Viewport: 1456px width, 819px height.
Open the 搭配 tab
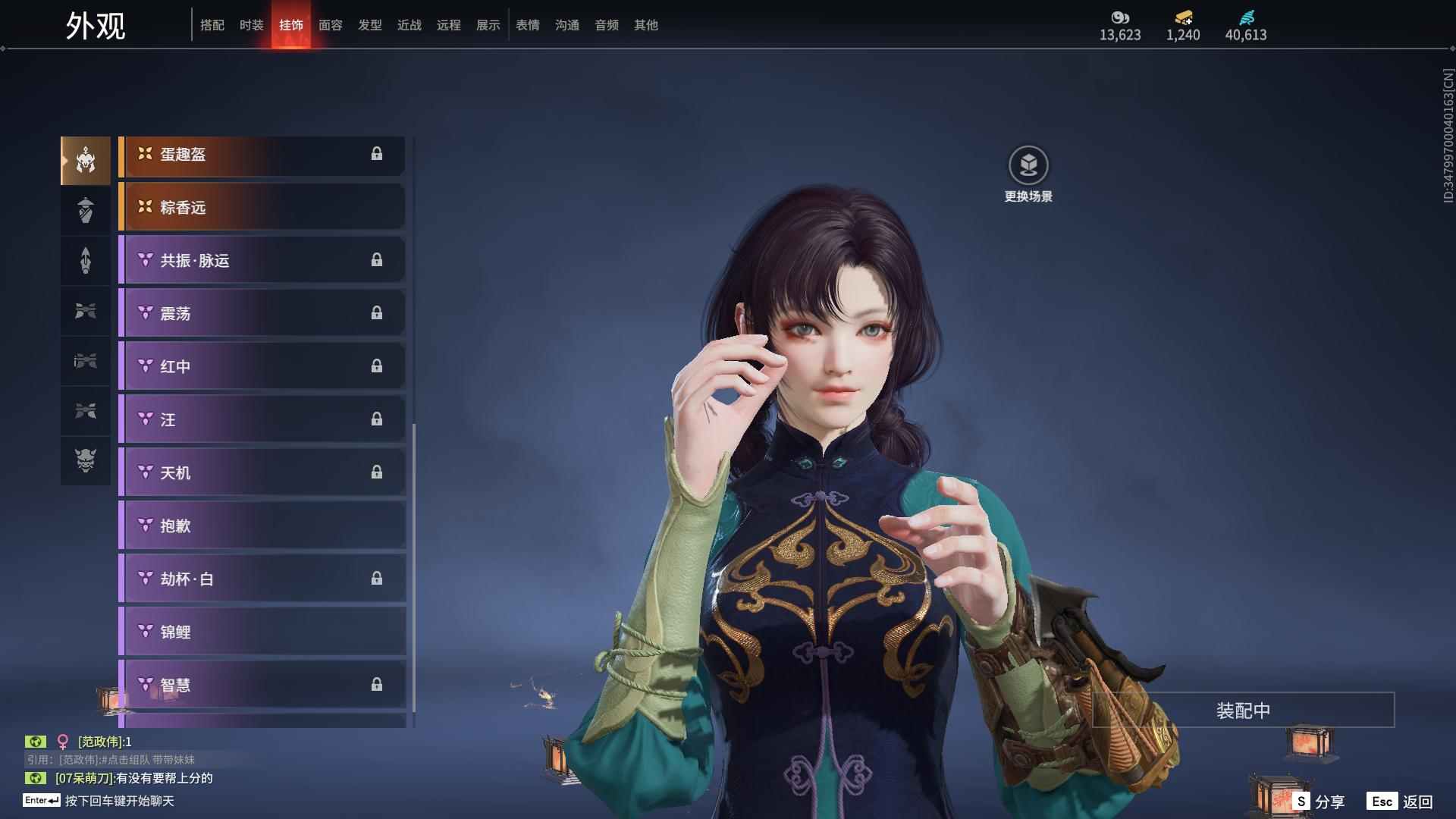(x=212, y=25)
